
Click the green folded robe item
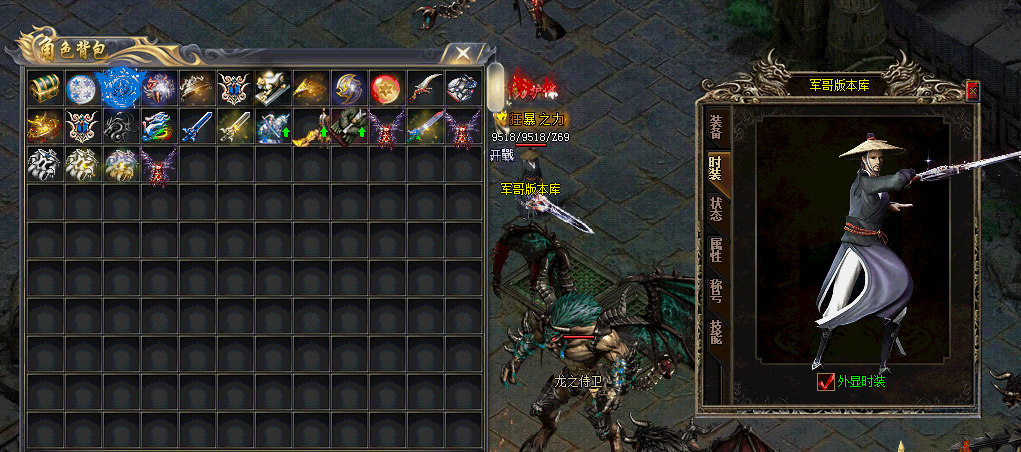coord(347,127)
